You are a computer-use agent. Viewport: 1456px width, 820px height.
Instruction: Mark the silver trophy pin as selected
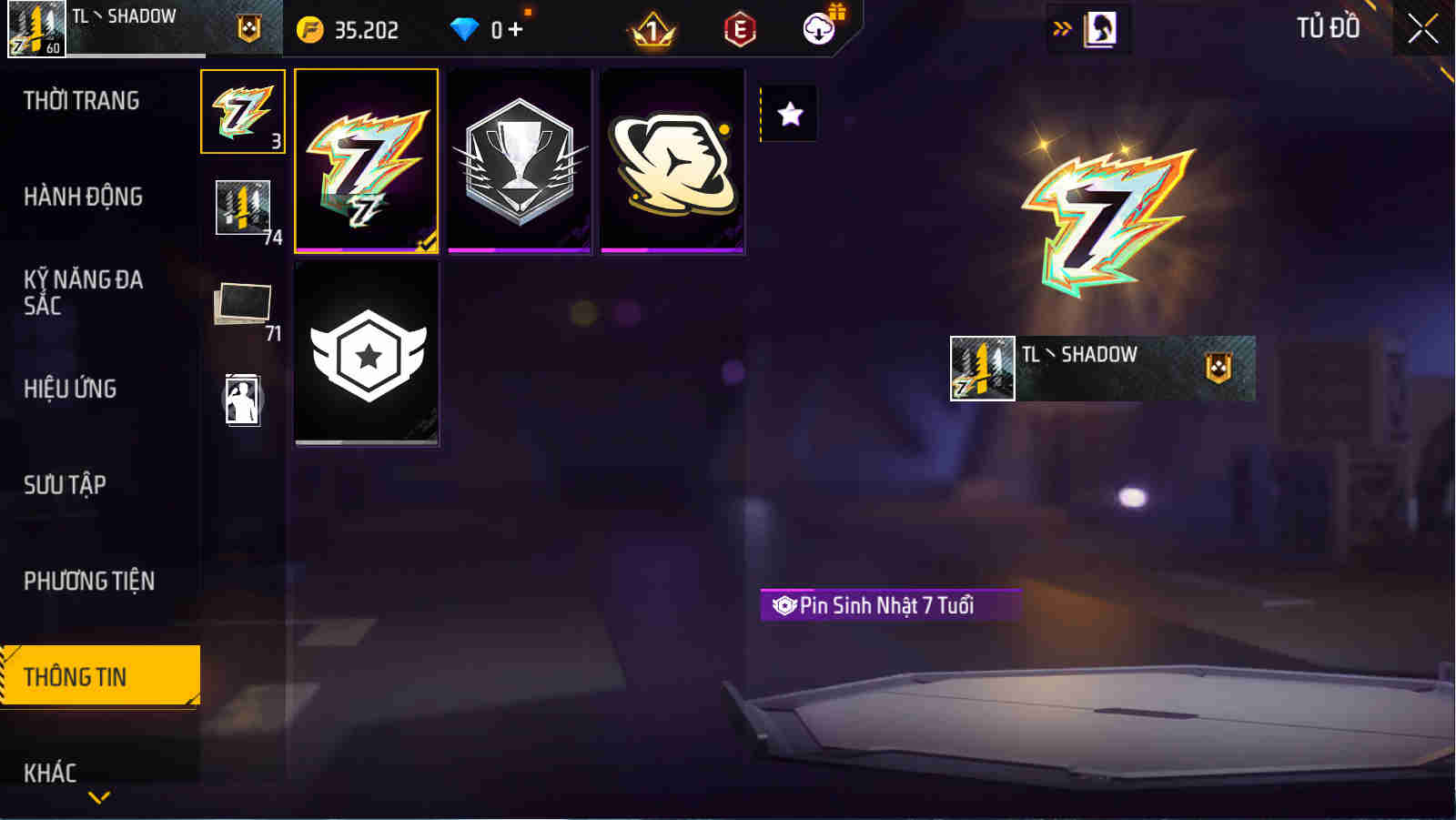[520, 159]
